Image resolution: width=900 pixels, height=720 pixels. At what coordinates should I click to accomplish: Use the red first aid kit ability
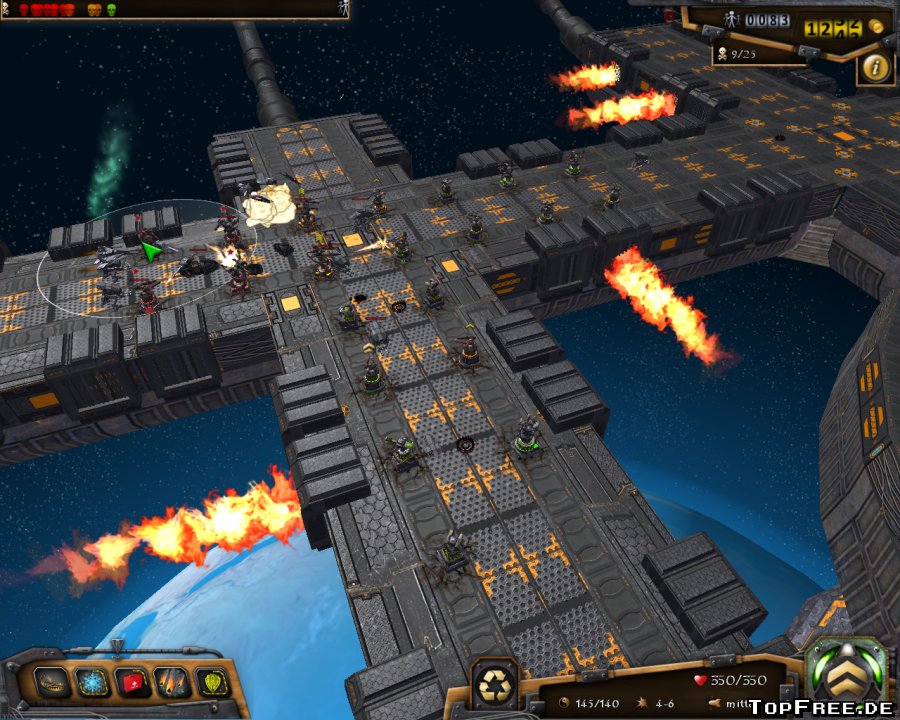132,683
